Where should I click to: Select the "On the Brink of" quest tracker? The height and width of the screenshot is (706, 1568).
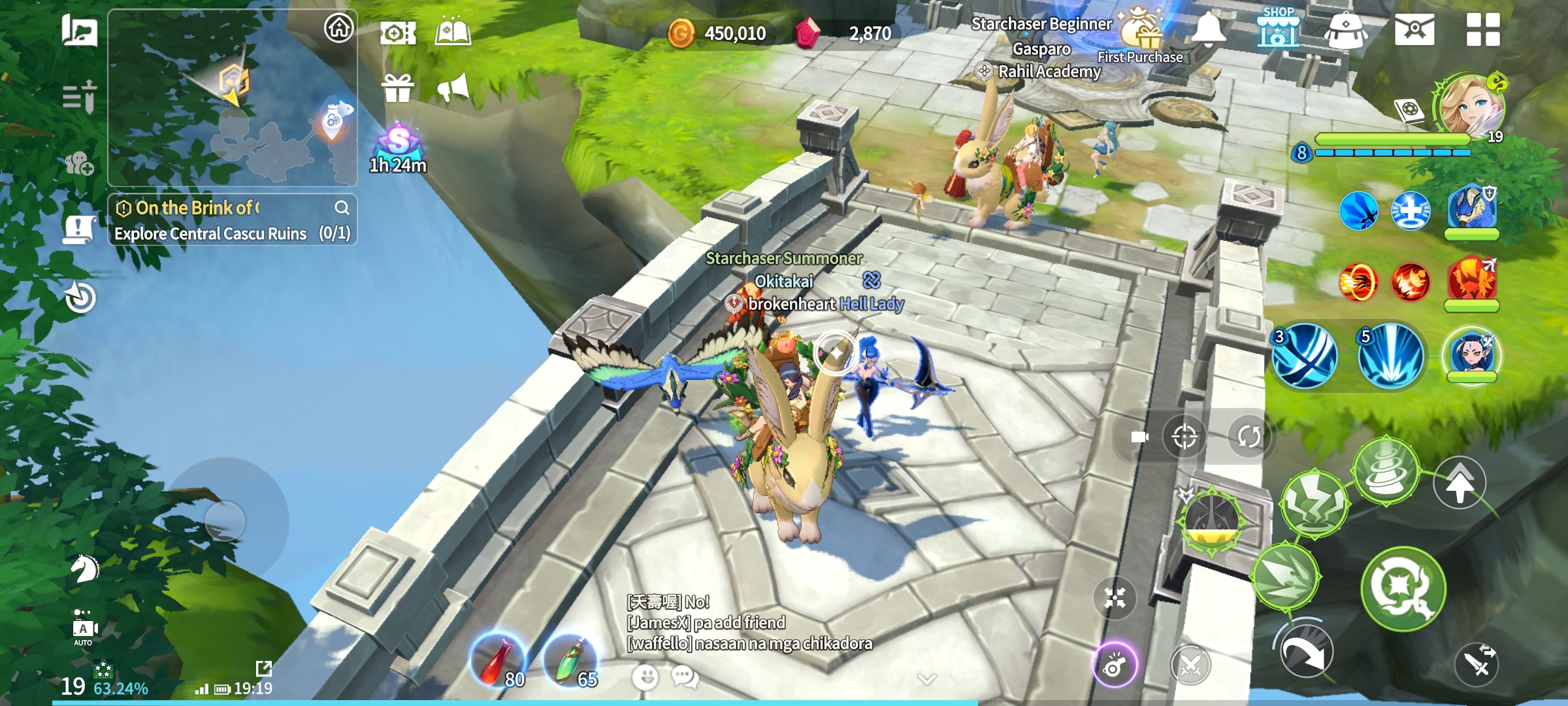pos(196,208)
